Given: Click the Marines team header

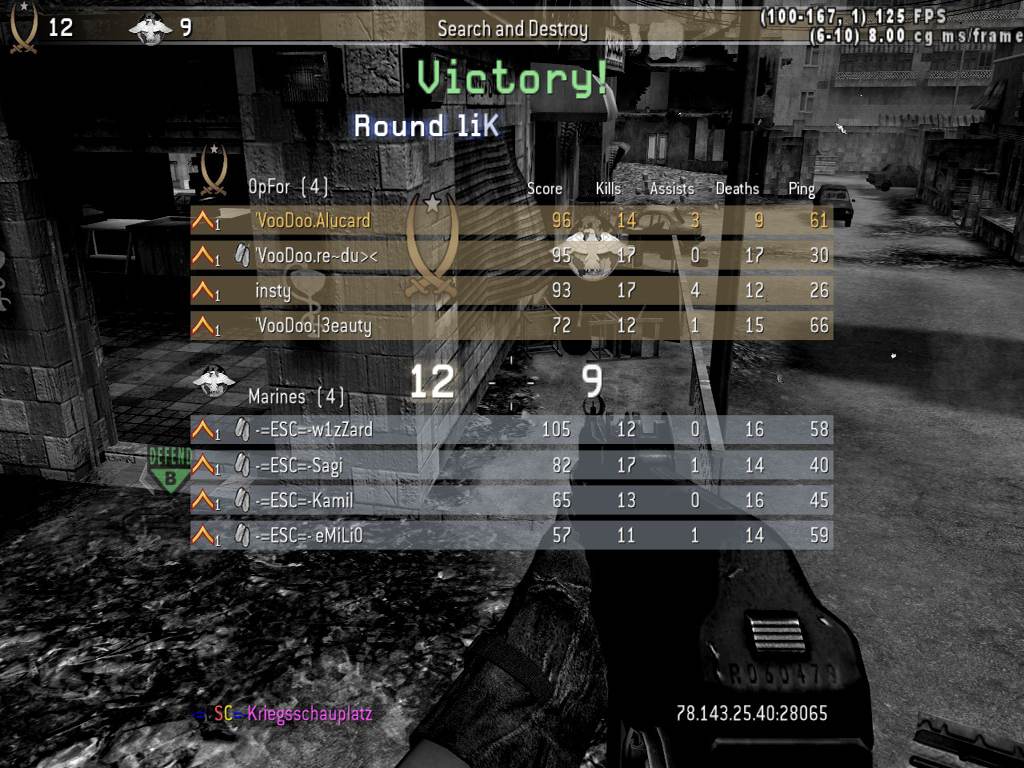Looking at the screenshot, I should pos(295,397).
